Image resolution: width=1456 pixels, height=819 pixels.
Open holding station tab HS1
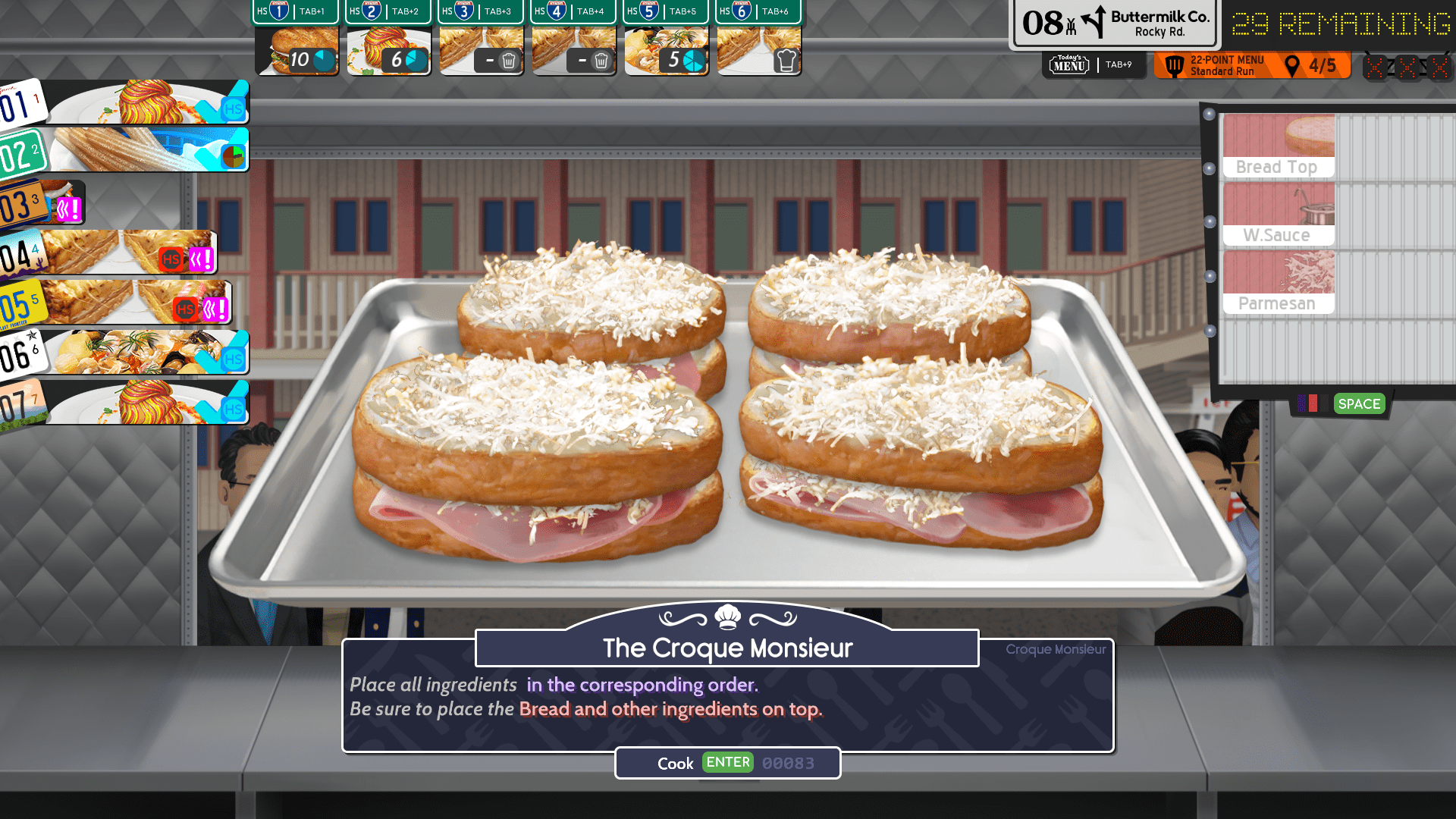click(295, 12)
